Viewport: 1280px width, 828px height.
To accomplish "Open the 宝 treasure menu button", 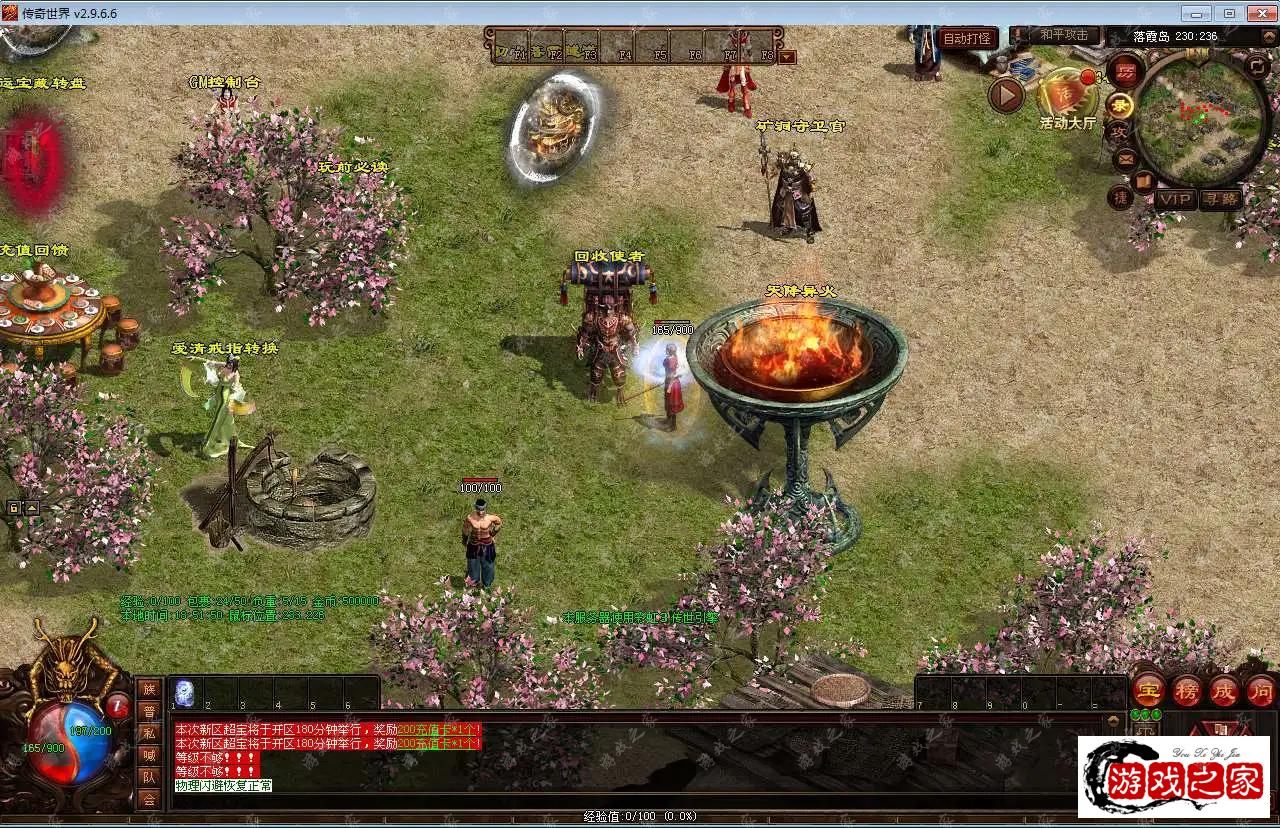I will tap(1148, 691).
